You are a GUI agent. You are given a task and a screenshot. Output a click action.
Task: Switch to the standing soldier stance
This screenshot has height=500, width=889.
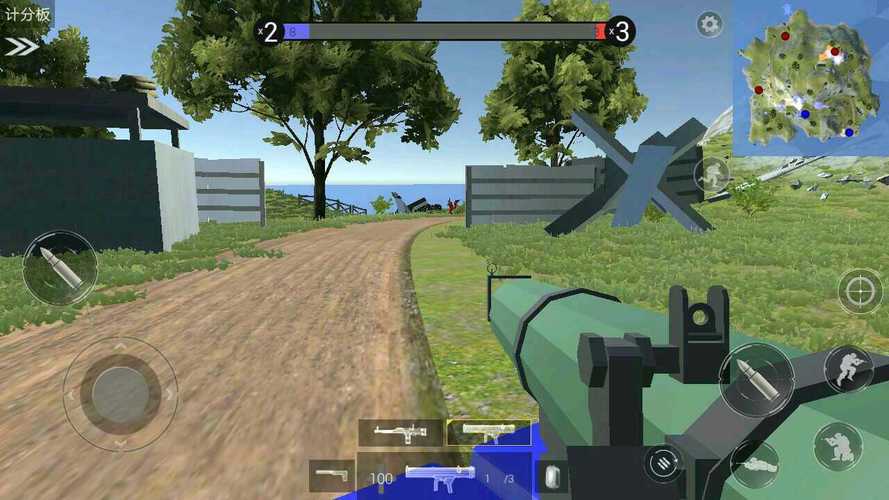pyautogui.click(x=848, y=369)
